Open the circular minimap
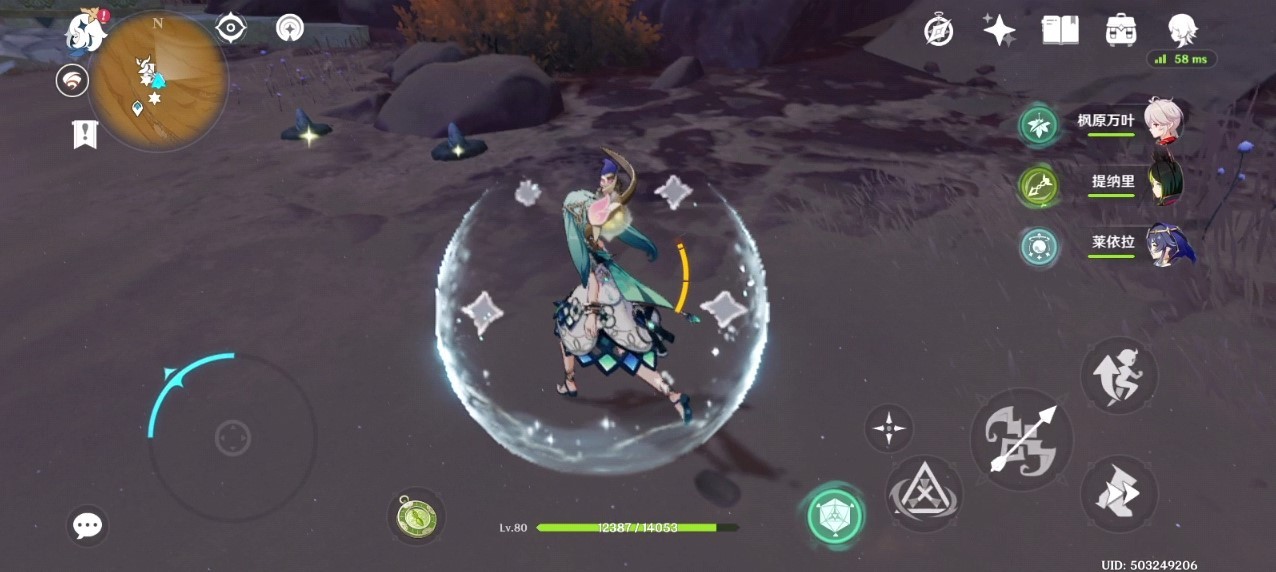This screenshot has height=572, width=1276. (x=157, y=80)
